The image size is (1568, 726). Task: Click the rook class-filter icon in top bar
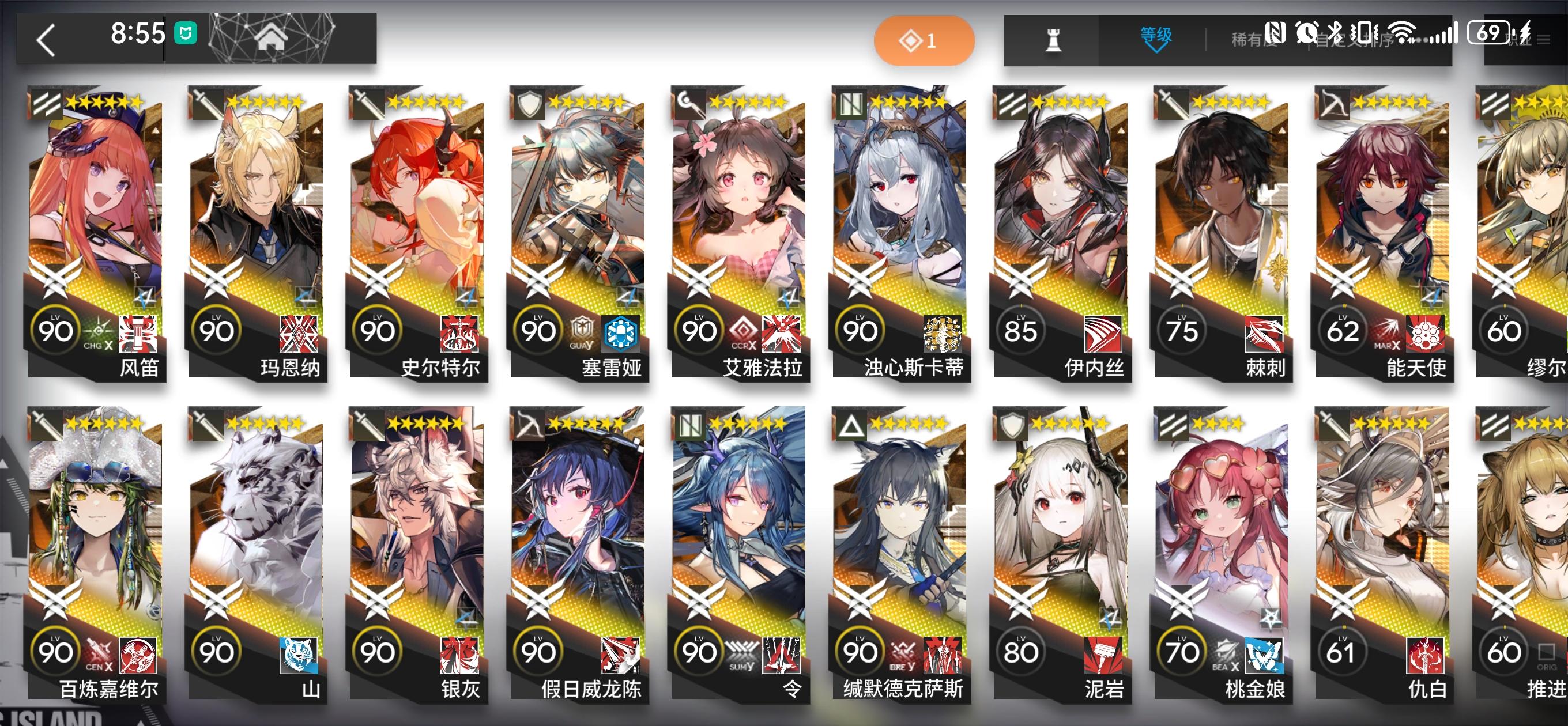pos(1054,39)
